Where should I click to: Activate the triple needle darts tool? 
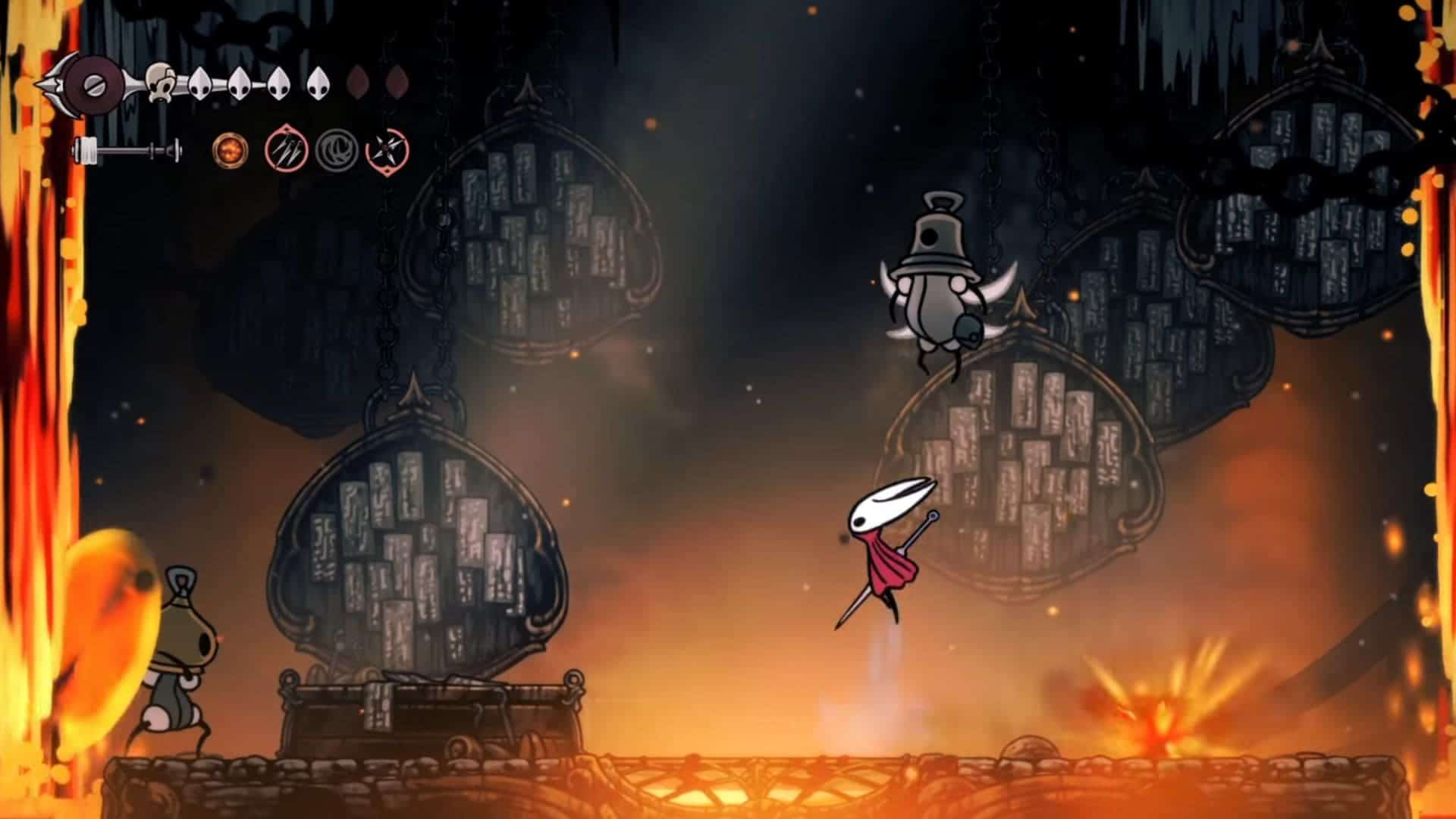pyautogui.click(x=286, y=150)
